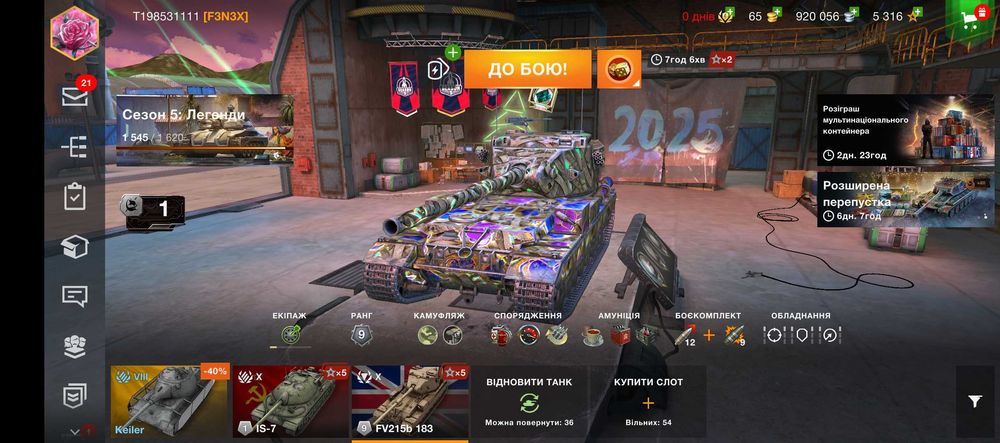
Task: Open the mail inbox with 21 notifications
Action: (x=75, y=96)
